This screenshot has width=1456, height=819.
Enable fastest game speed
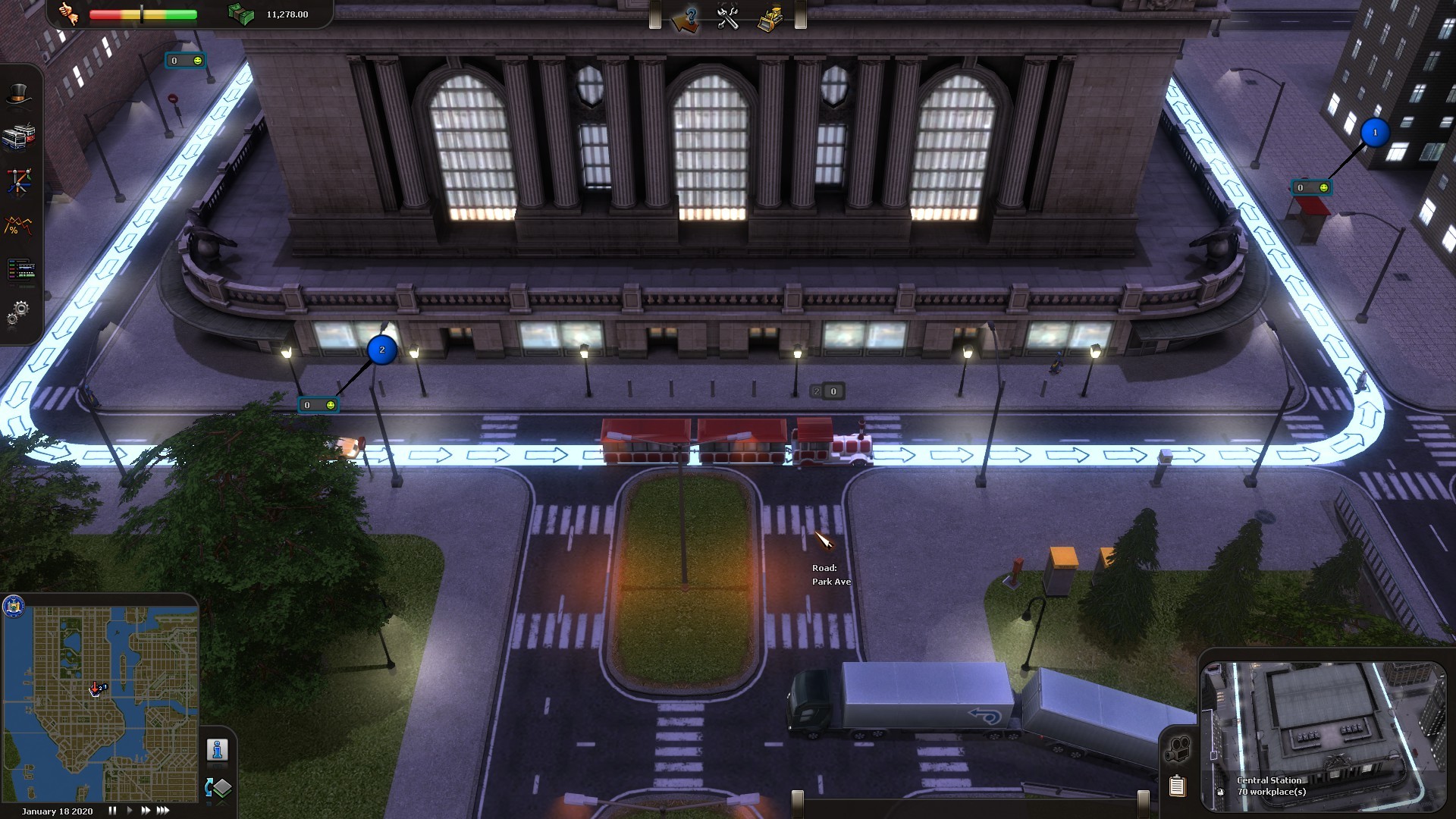tap(162, 810)
